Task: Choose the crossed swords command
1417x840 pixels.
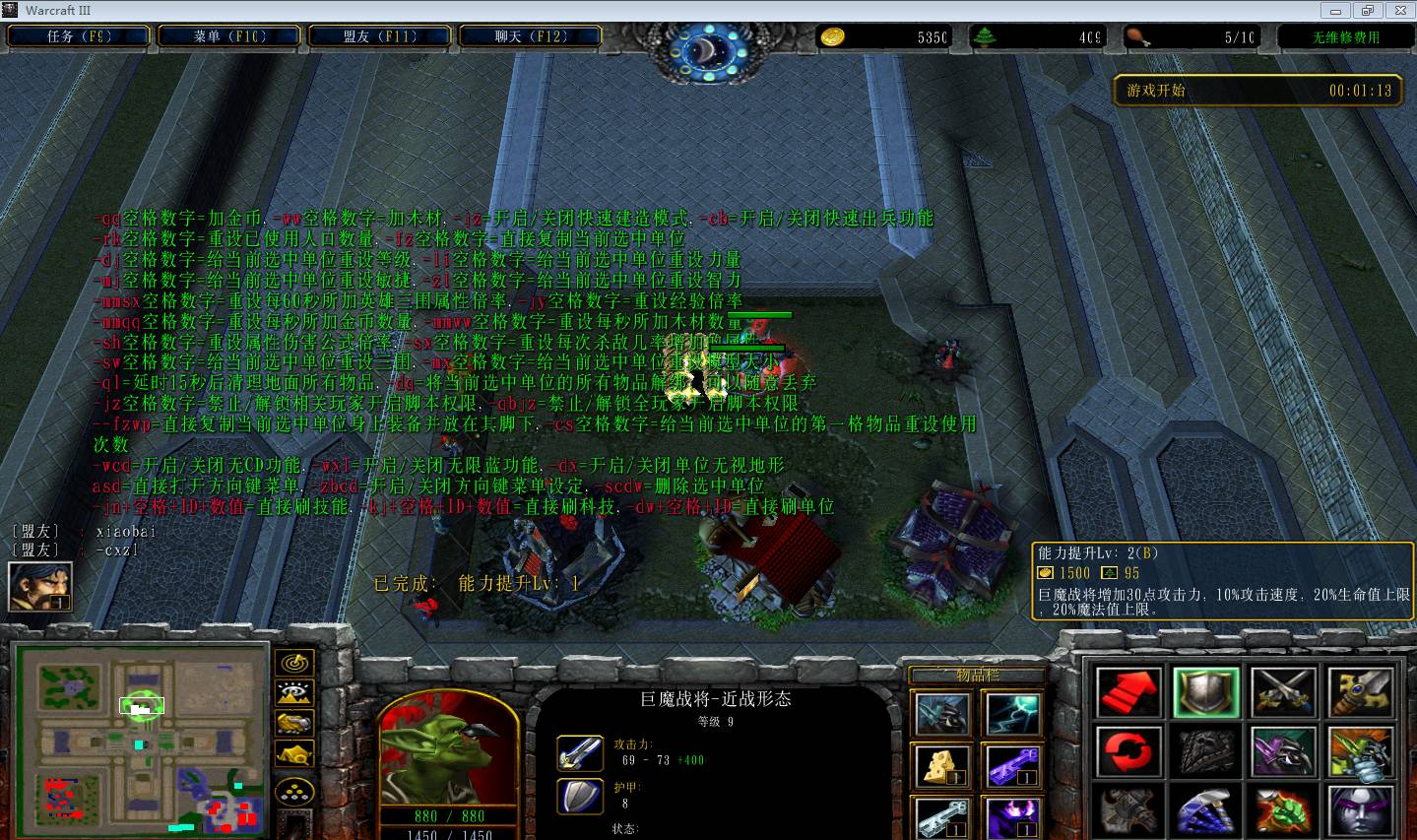Action: pyautogui.click(x=1284, y=691)
